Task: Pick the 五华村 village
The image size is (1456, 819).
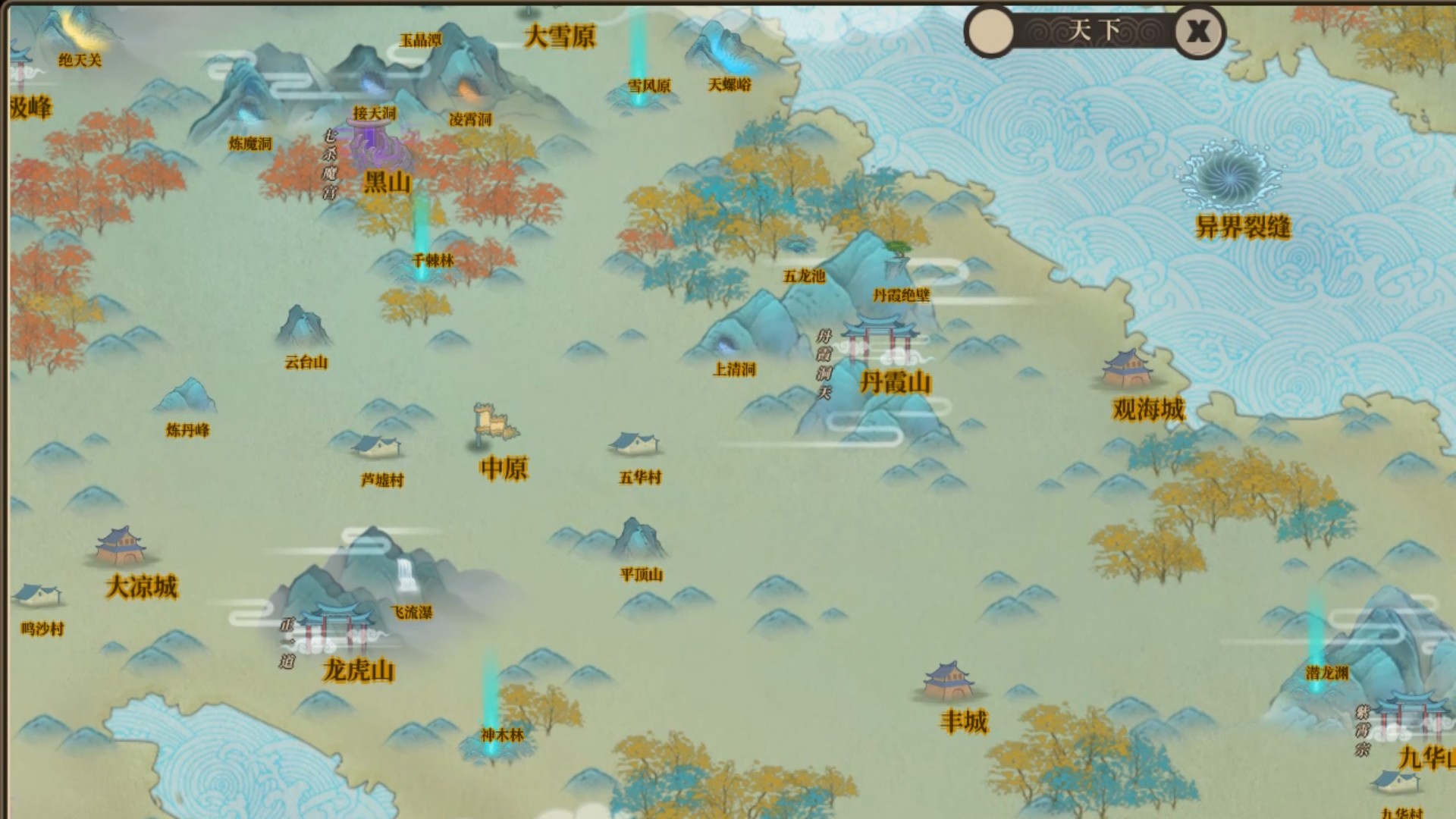Action: click(635, 444)
